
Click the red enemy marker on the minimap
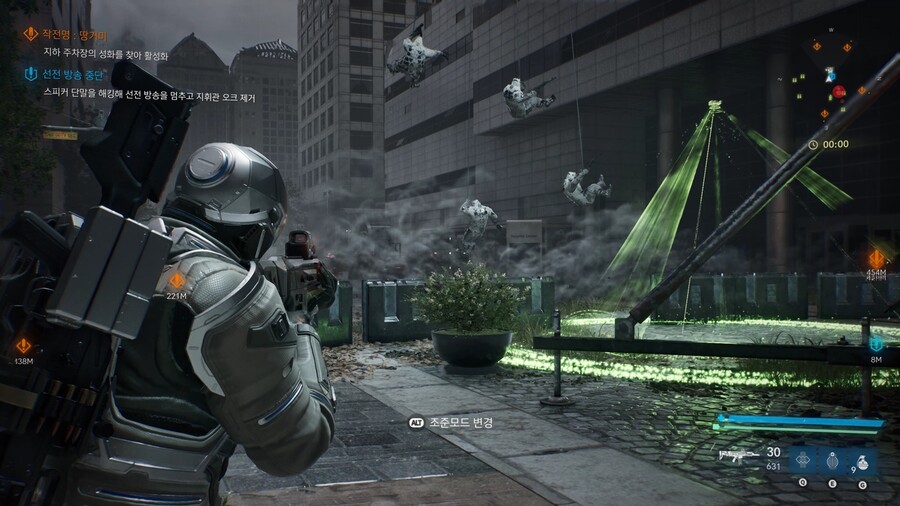[839, 92]
